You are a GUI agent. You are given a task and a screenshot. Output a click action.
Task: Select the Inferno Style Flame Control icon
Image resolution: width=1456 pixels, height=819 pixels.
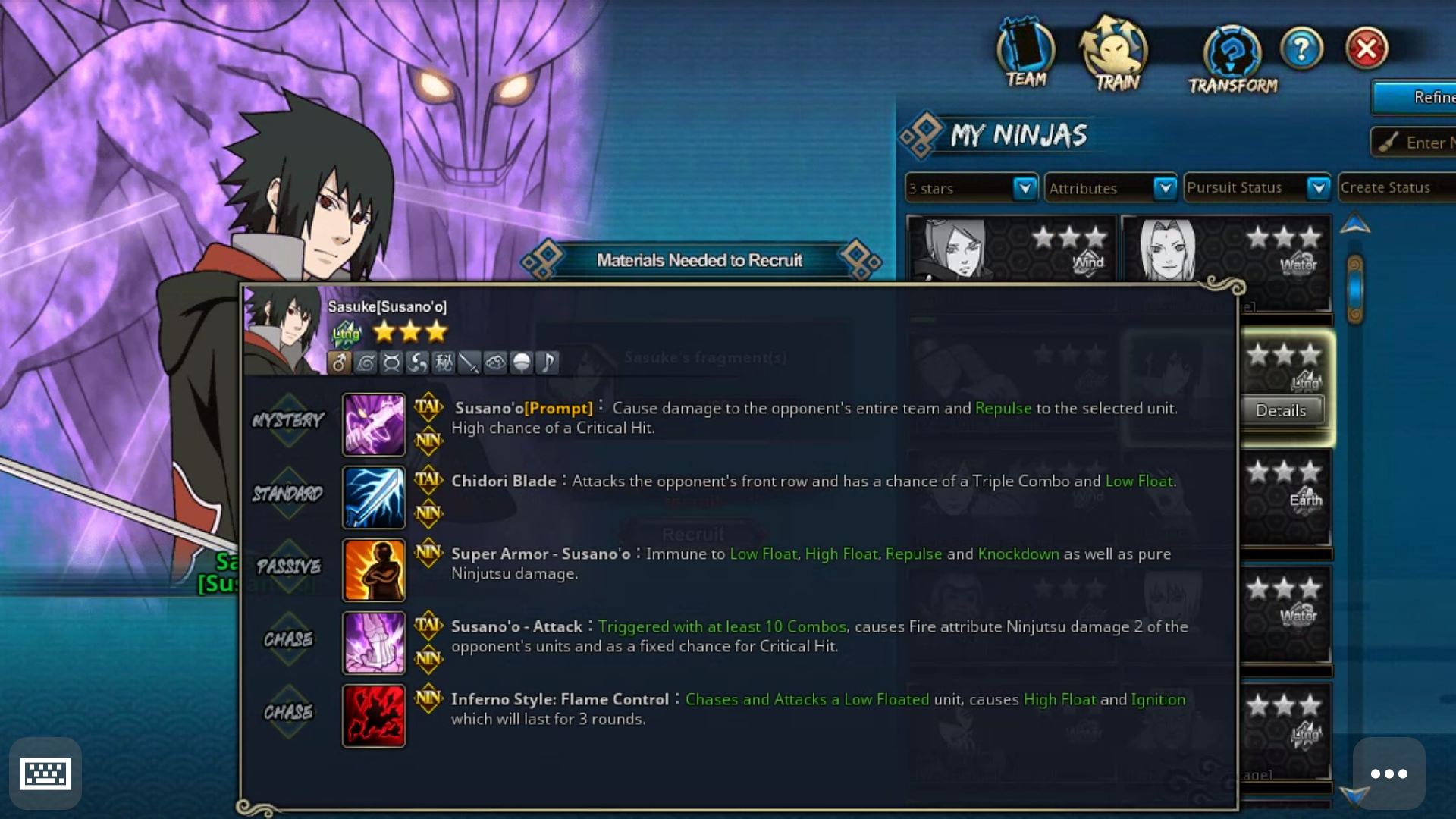point(374,715)
